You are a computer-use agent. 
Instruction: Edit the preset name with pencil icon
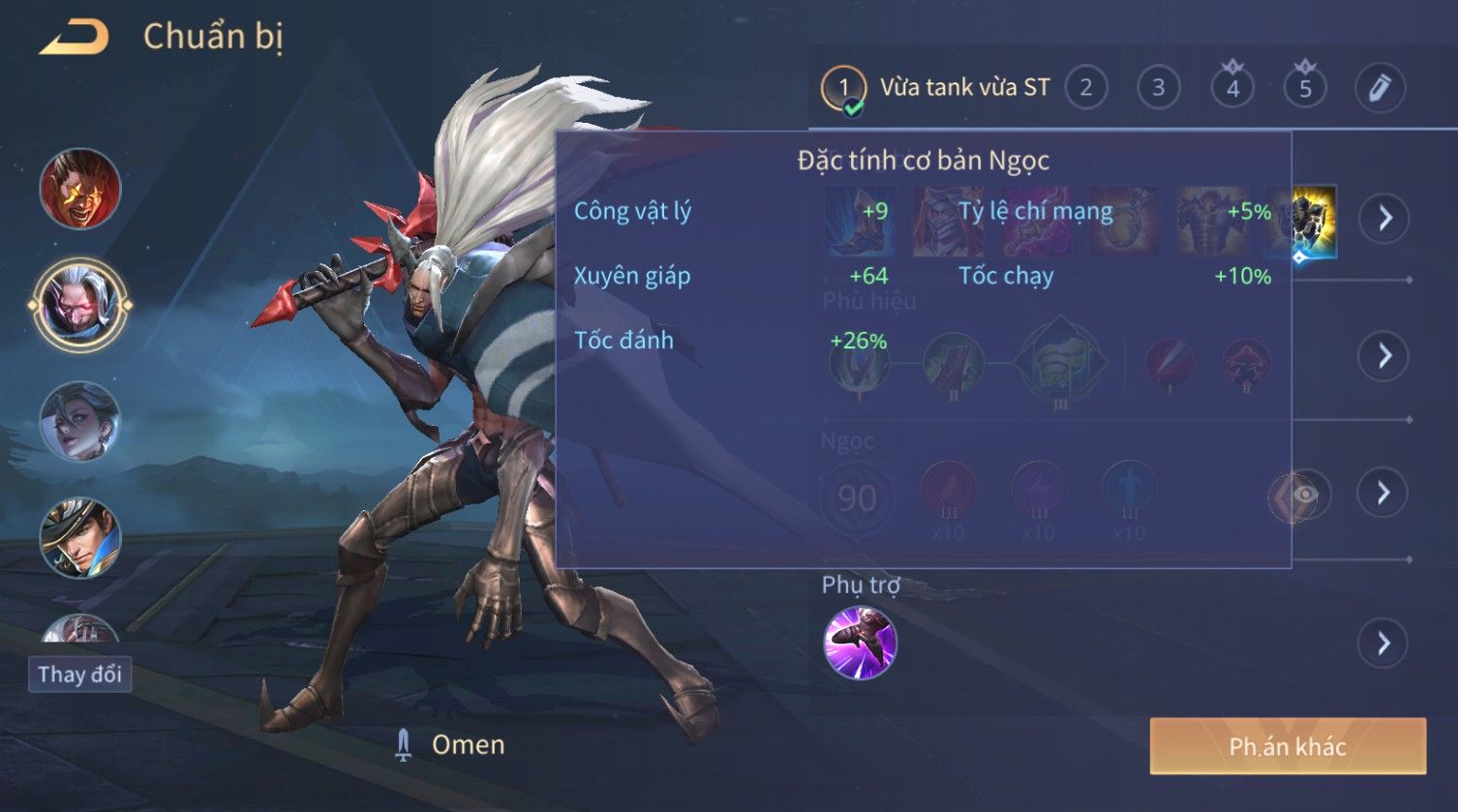(x=1380, y=88)
